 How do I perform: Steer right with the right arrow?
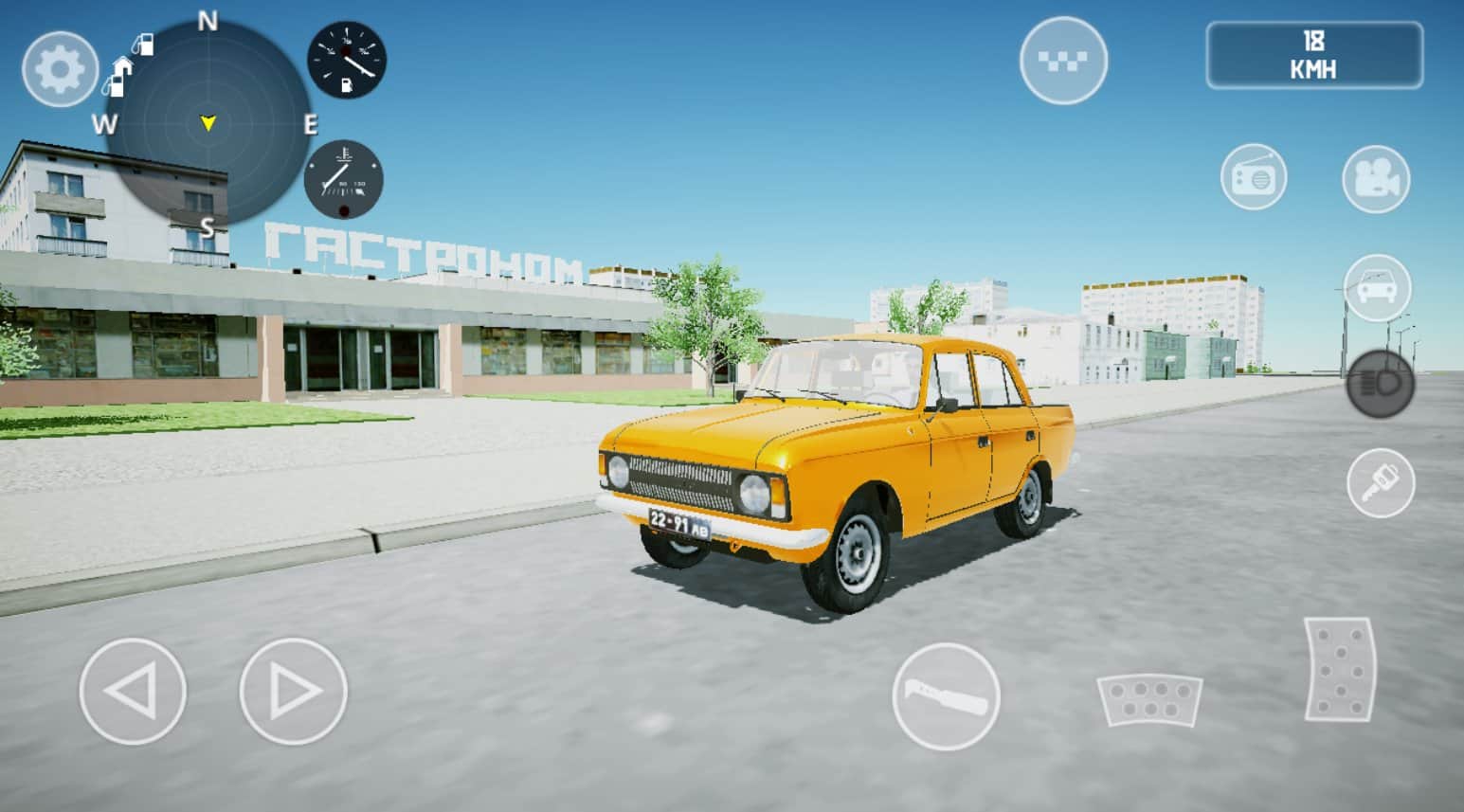[294, 692]
